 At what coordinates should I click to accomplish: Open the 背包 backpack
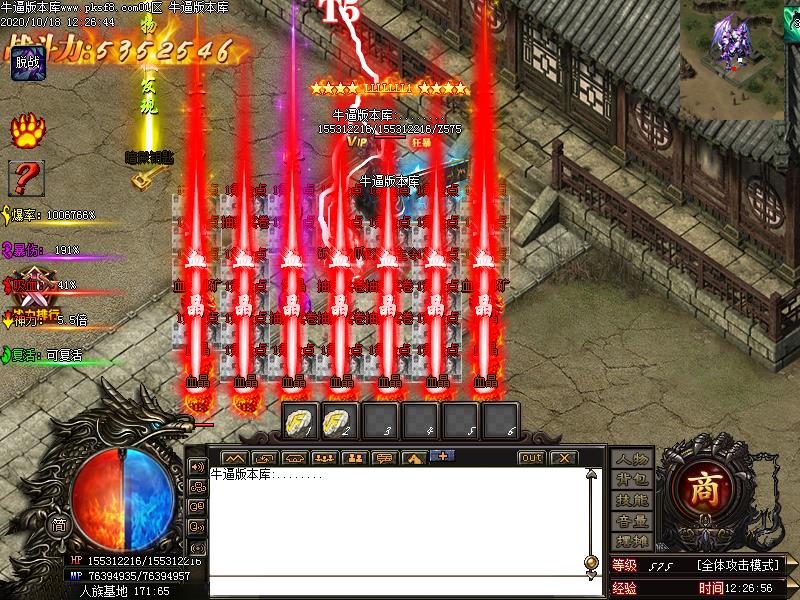click(632, 479)
